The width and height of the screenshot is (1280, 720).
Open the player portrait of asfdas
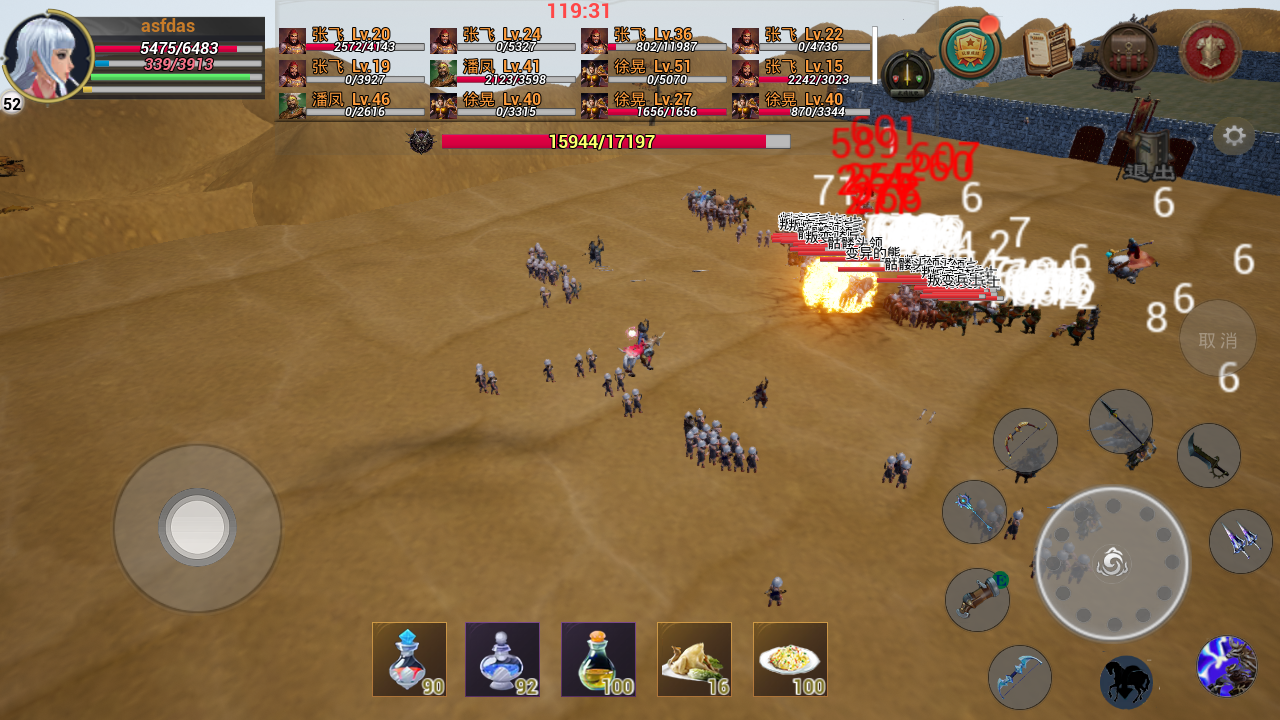(x=47, y=56)
